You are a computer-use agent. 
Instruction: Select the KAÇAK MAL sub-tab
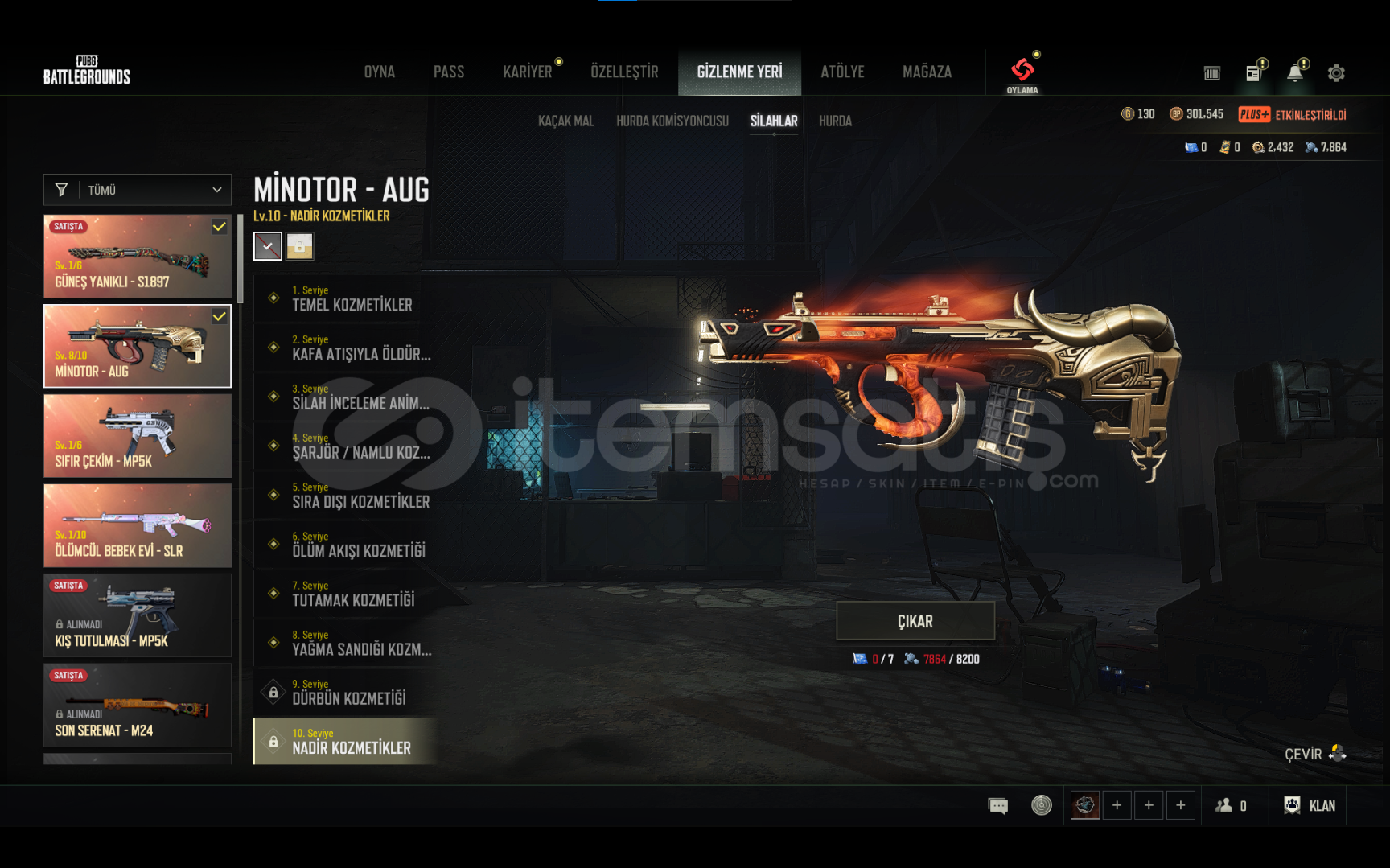(x=566, y=121)
